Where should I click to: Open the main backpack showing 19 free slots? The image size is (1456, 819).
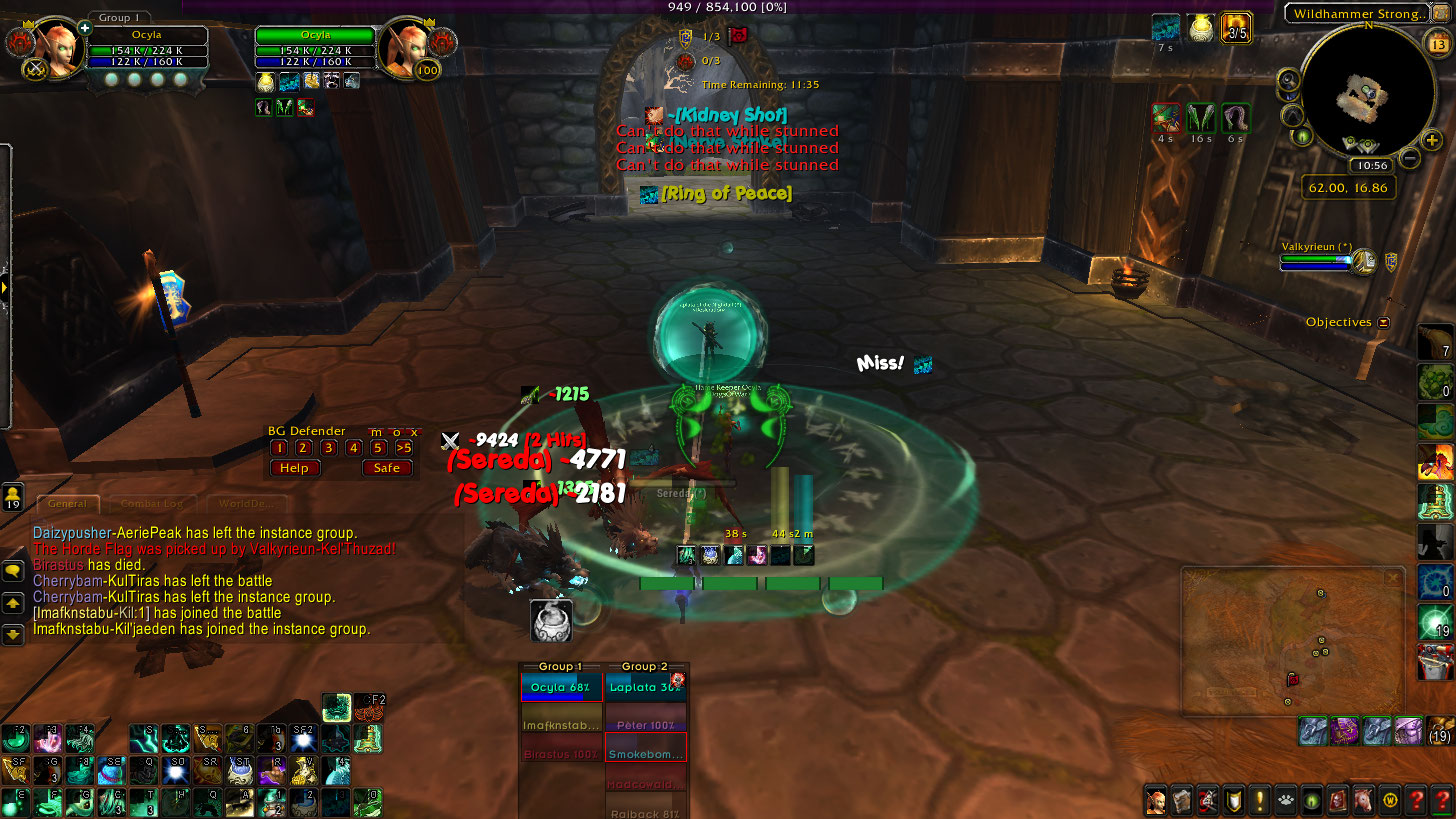pos(1440,731)
